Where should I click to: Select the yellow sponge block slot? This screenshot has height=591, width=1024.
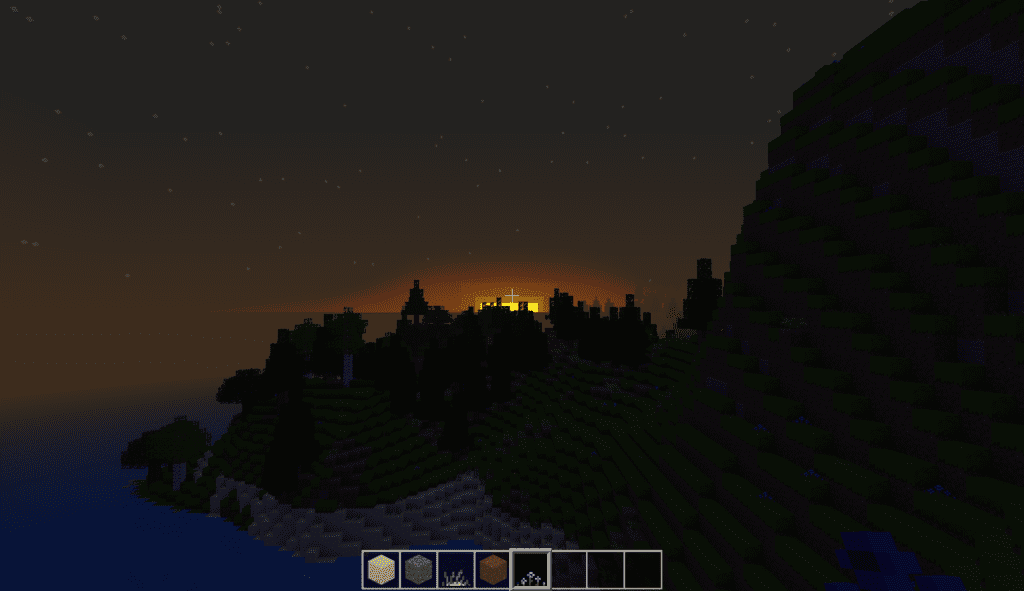tap(381, 569)
